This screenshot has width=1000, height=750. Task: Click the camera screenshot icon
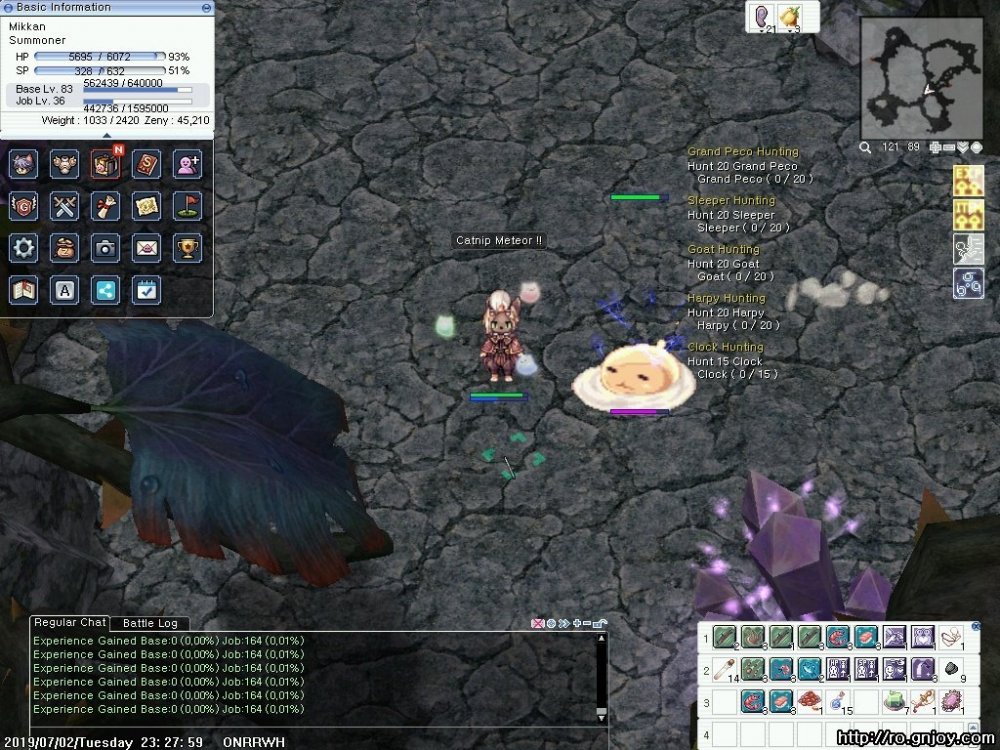click(x=106, y=248)
